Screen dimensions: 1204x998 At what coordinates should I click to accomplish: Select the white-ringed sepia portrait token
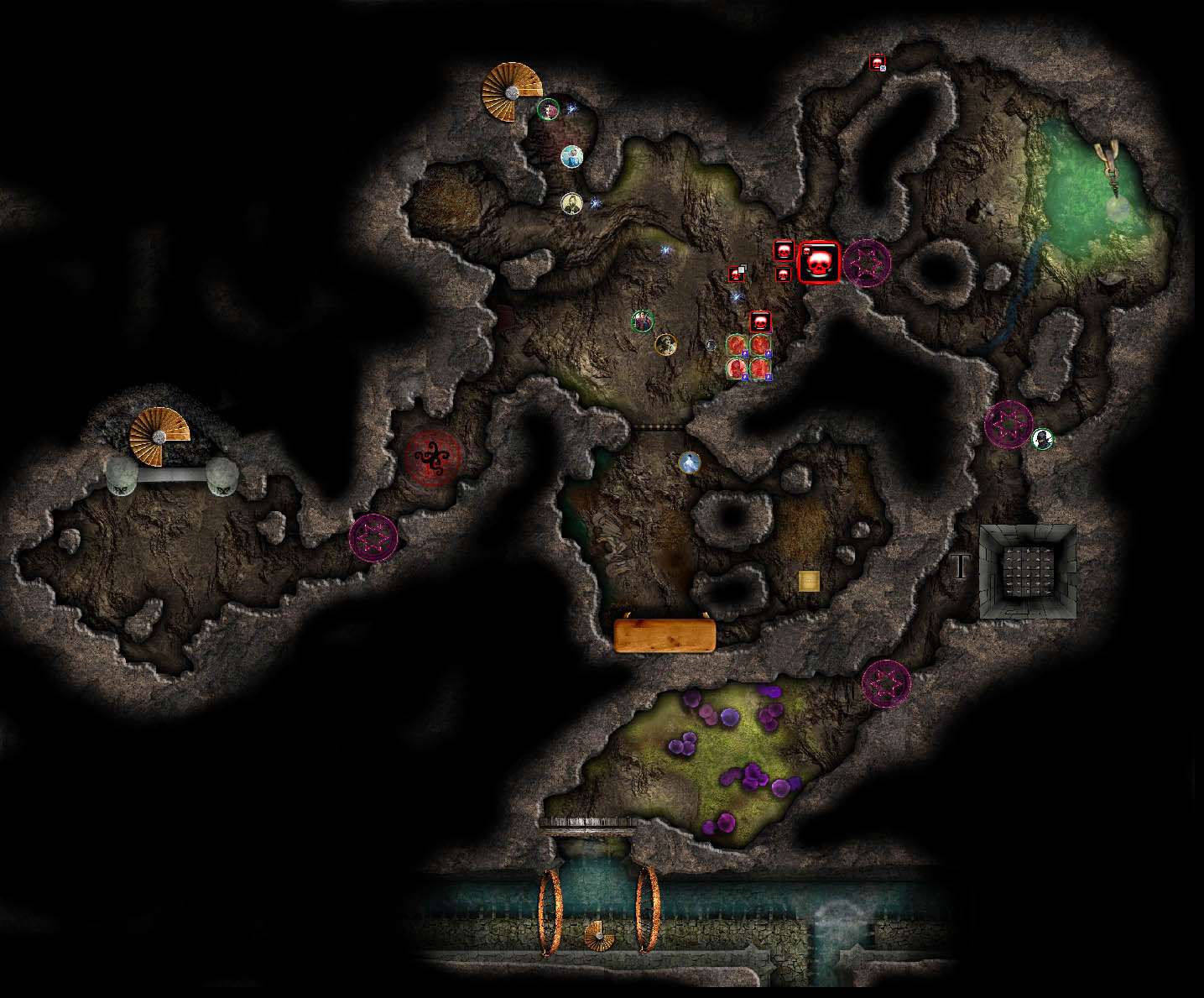click(571, 203)
